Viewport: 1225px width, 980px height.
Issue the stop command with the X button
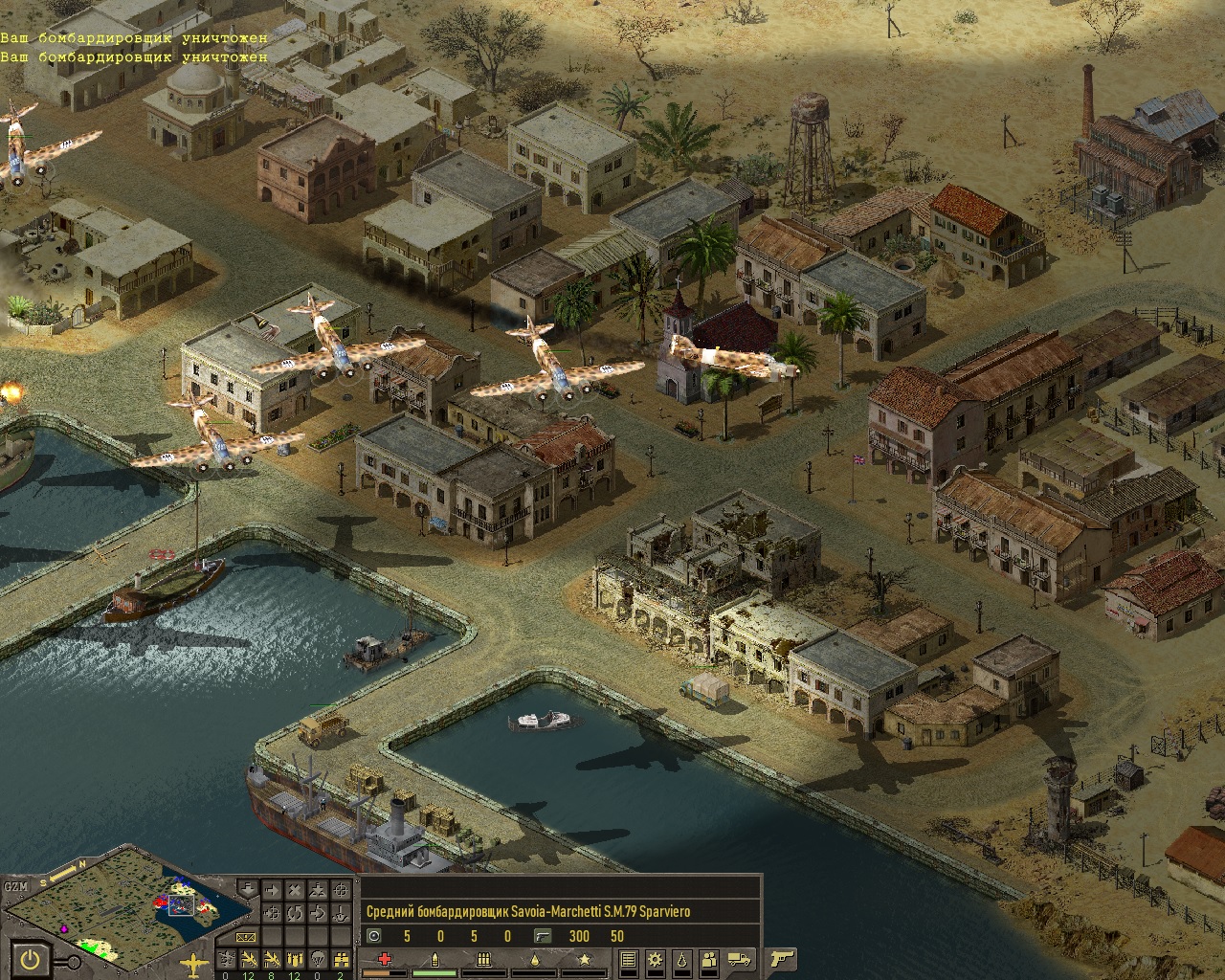coord(295,890)
